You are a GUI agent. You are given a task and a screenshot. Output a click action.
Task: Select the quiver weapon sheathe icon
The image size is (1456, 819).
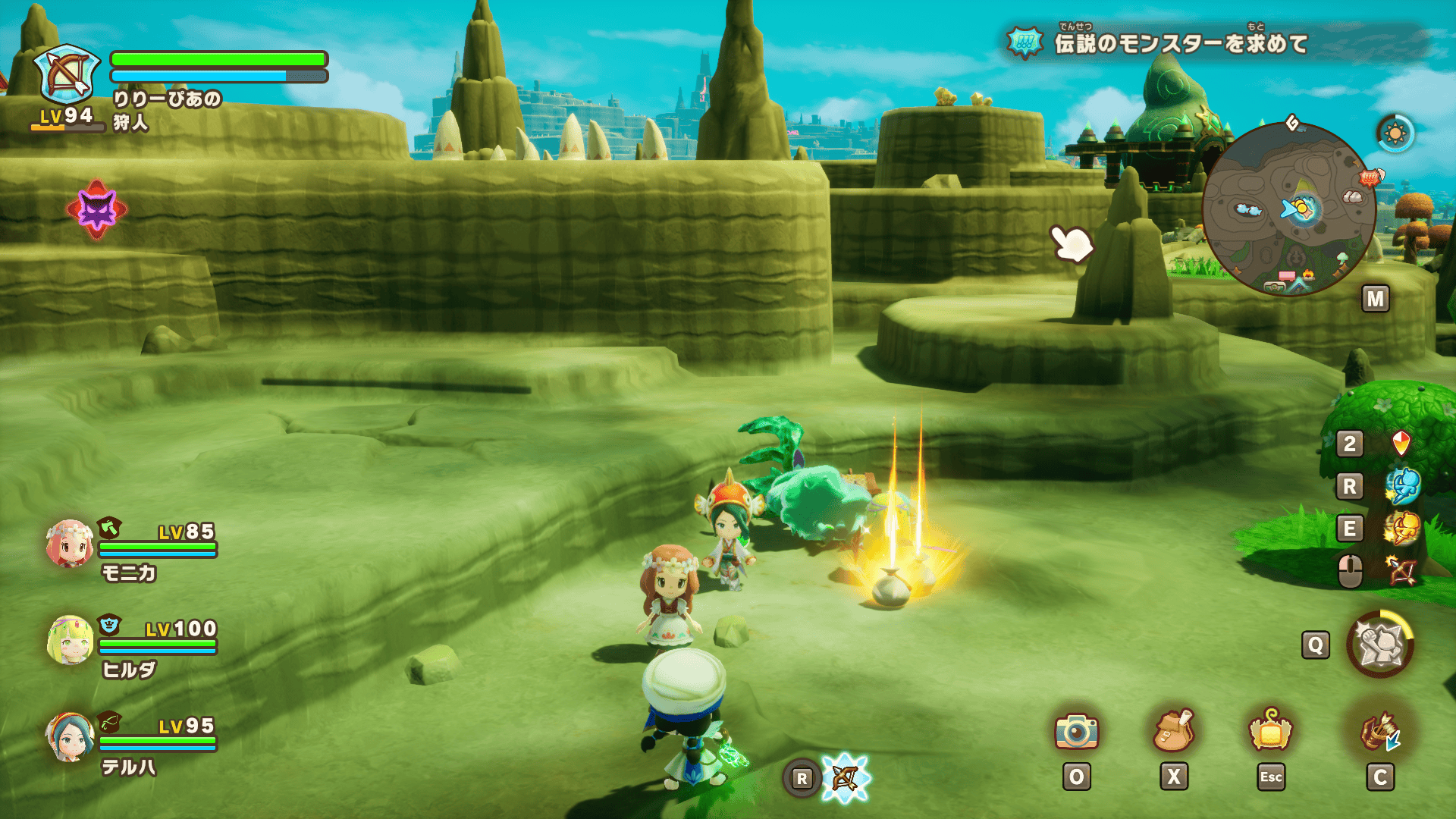click(x=1380, y=731)
